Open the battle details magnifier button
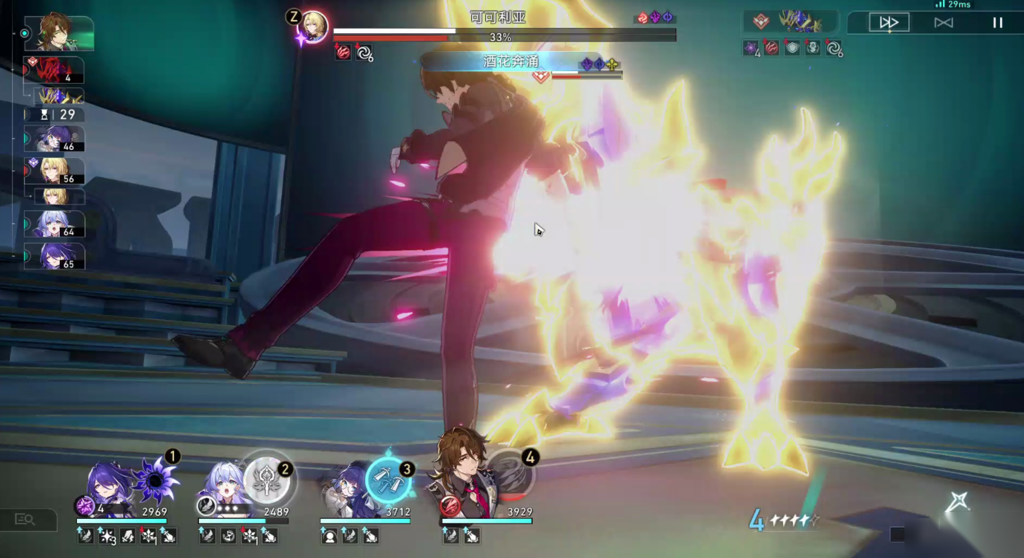This screenshot has width=1024, height=558. (x=26, y=519)
